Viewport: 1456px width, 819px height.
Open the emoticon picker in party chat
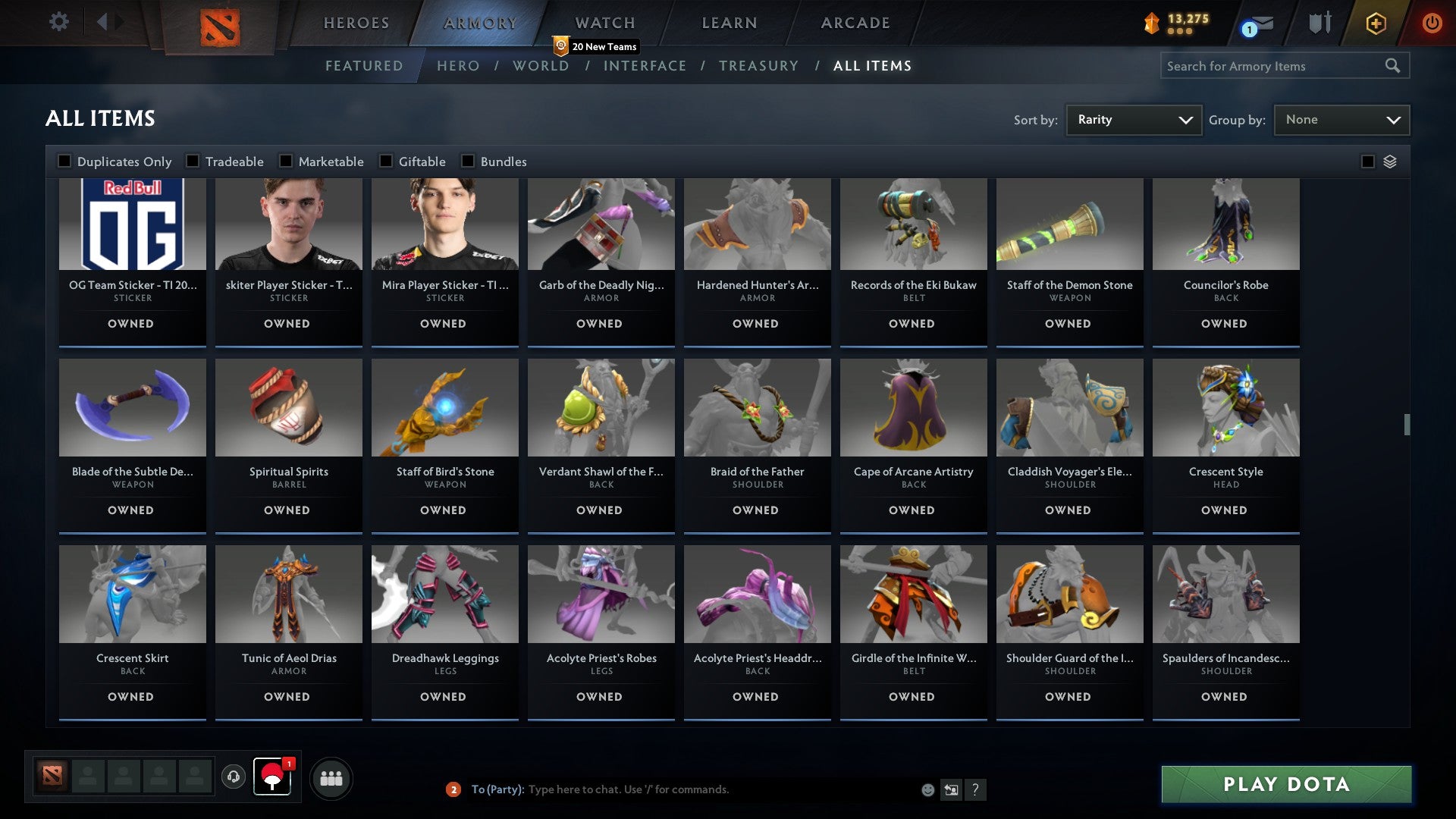pos(927,789)
